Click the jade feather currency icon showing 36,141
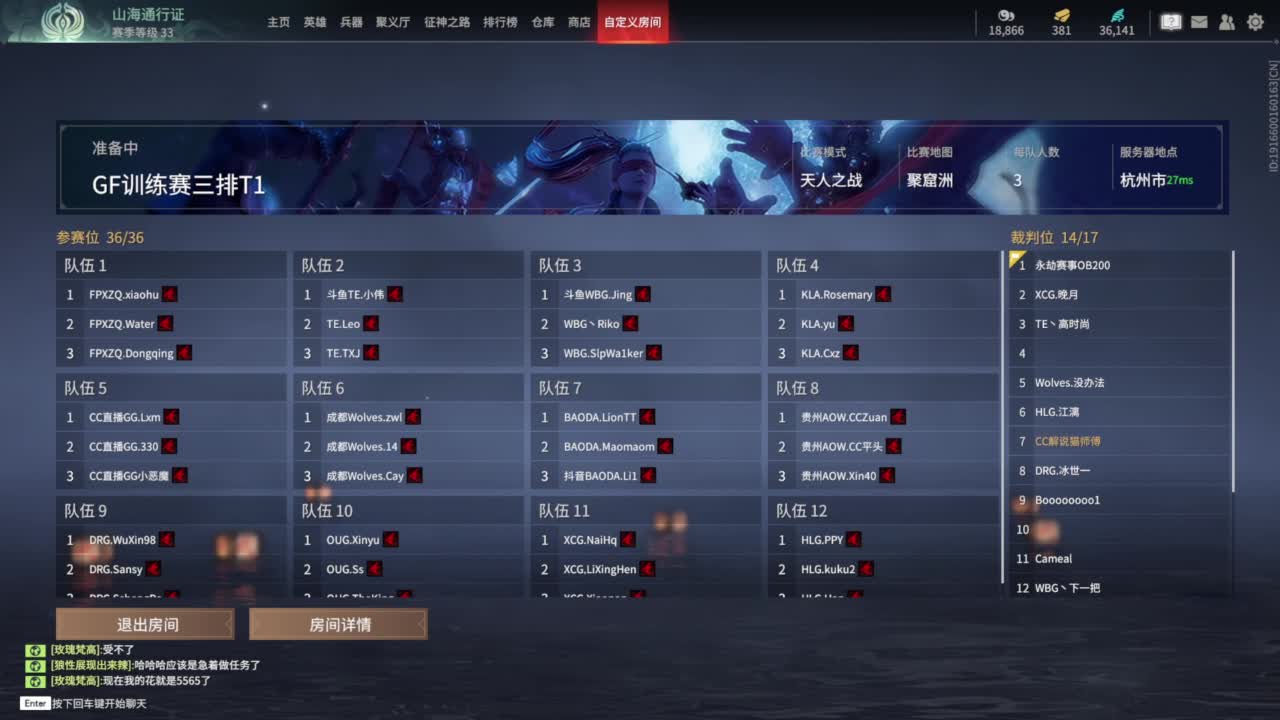This screenshot has height=720, width=1280. 1119,17
